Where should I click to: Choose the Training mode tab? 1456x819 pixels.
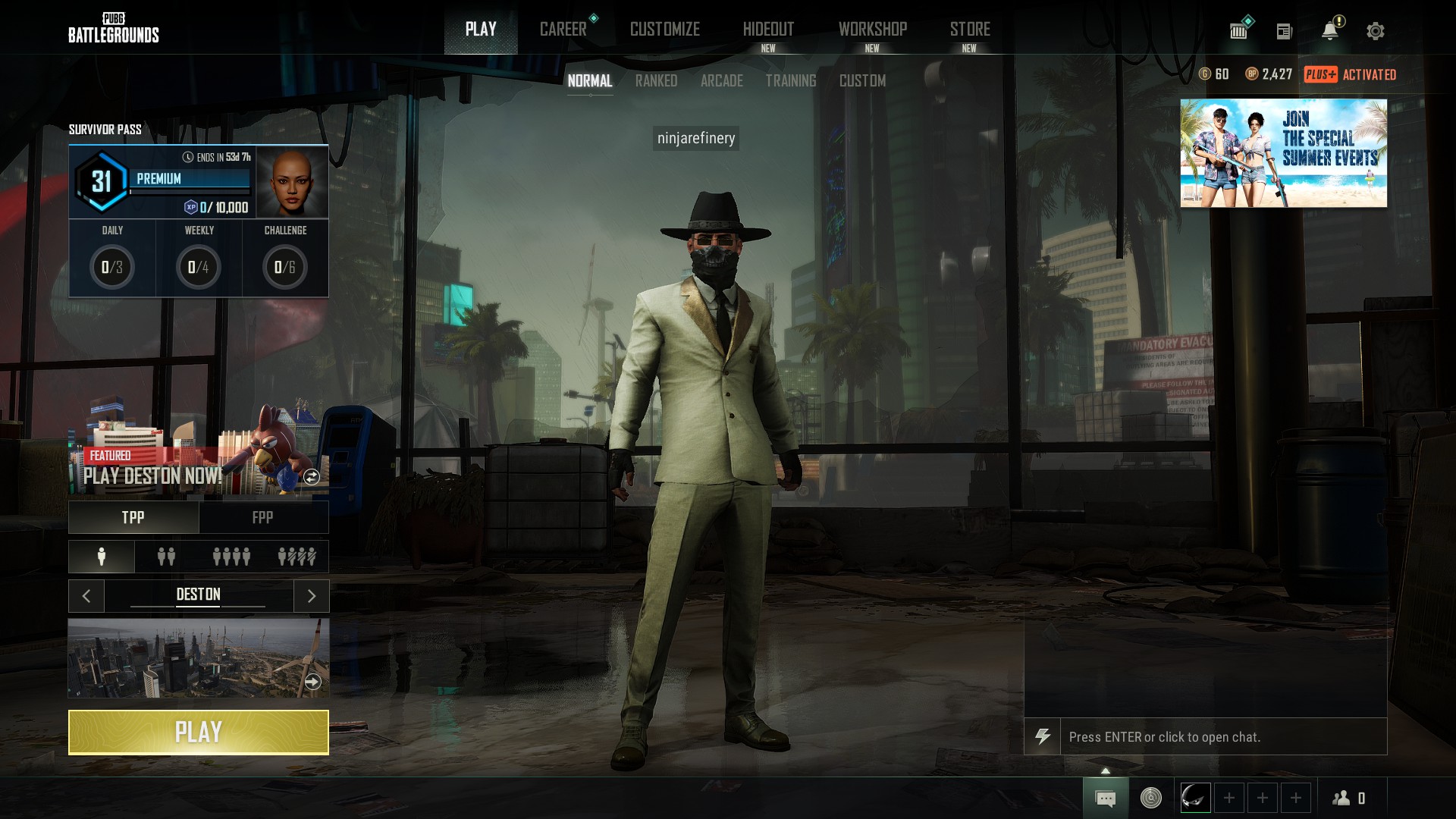pyautogui.click(x=790, y=80)
